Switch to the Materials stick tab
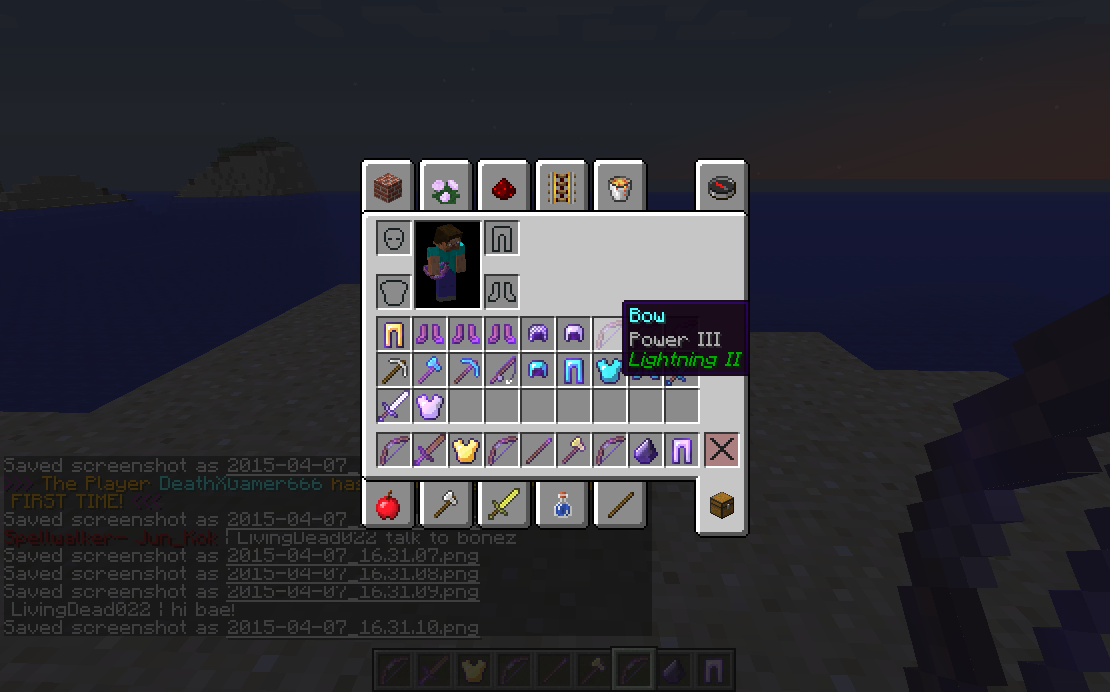 click(x=619, y=506)
